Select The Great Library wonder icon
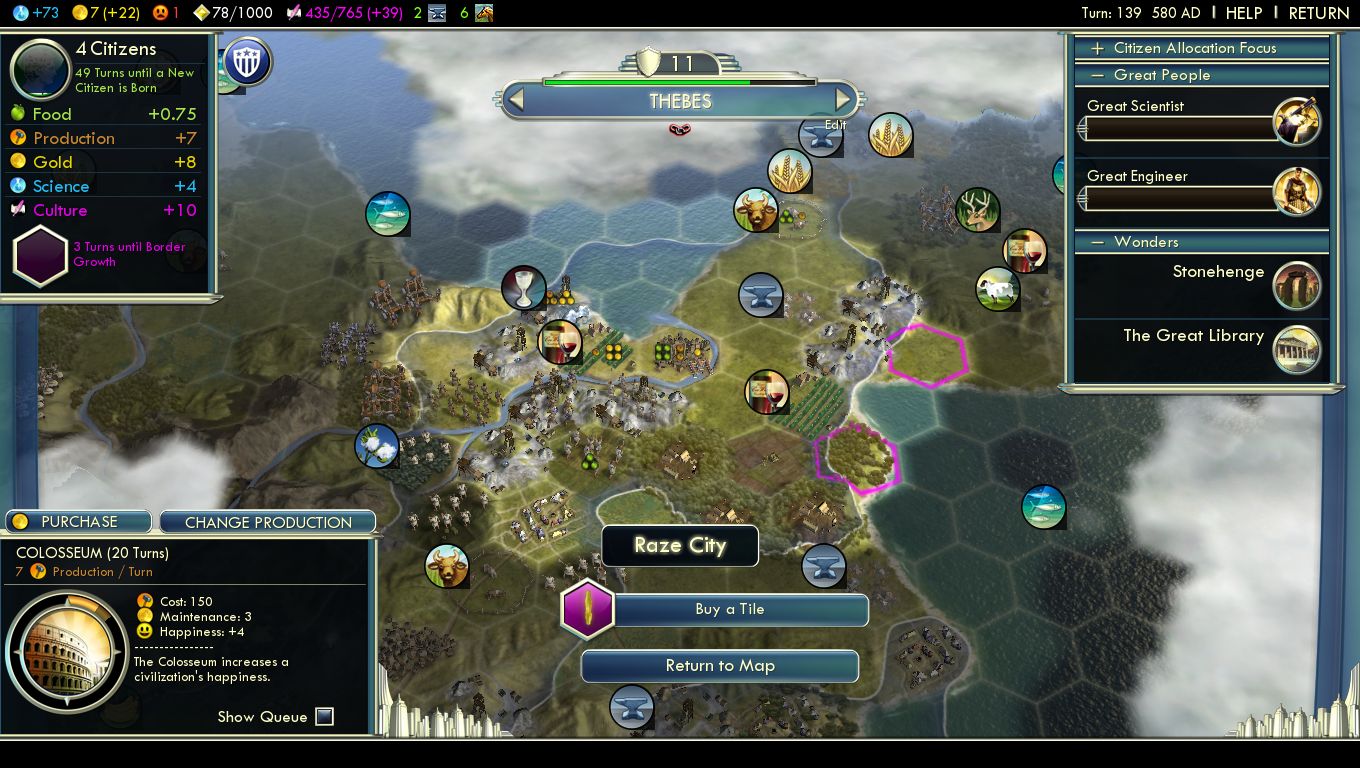Screen dimensions: 1360x768 1297,350
